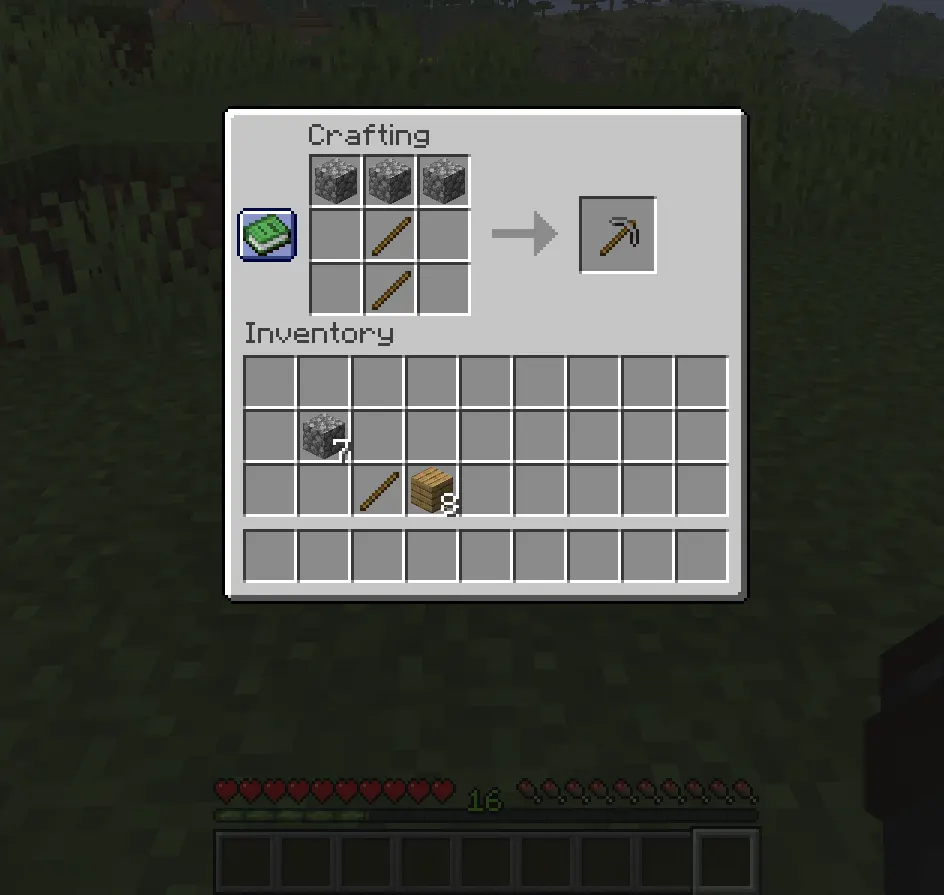Open the green recipe book
The image size is (944, 895).
[267, 235]
